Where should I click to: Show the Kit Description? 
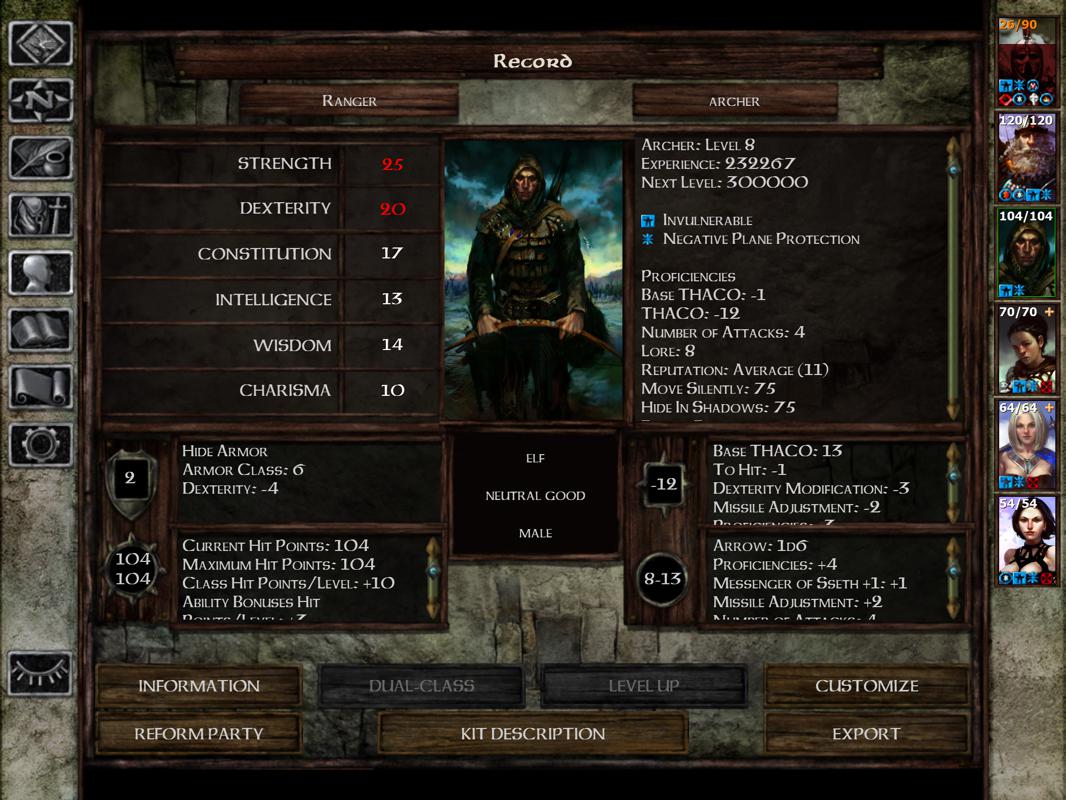pos(532,734)
